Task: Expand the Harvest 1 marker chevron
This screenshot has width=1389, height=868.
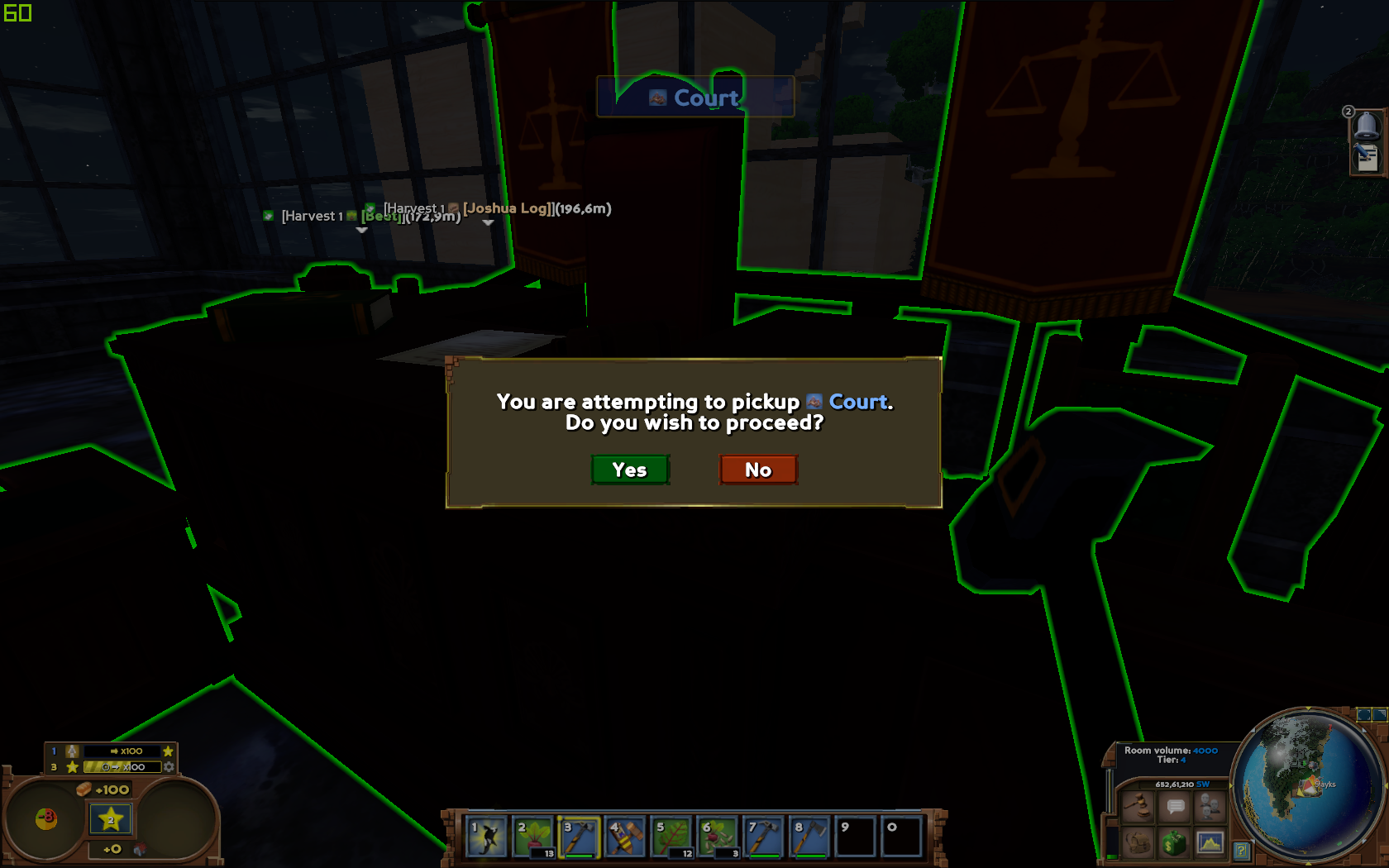Action: point(360,231)
